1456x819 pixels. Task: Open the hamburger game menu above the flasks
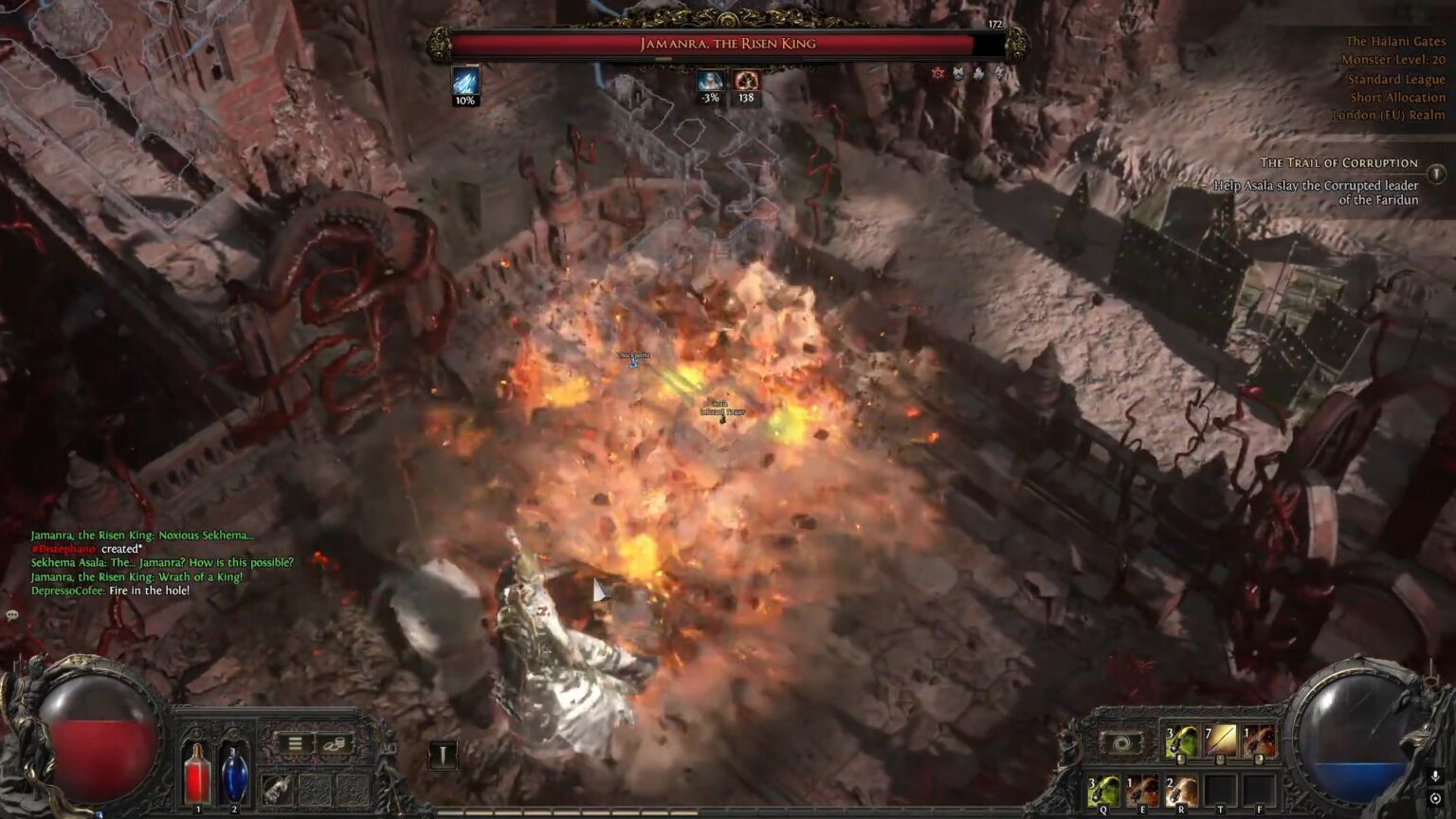295,741
